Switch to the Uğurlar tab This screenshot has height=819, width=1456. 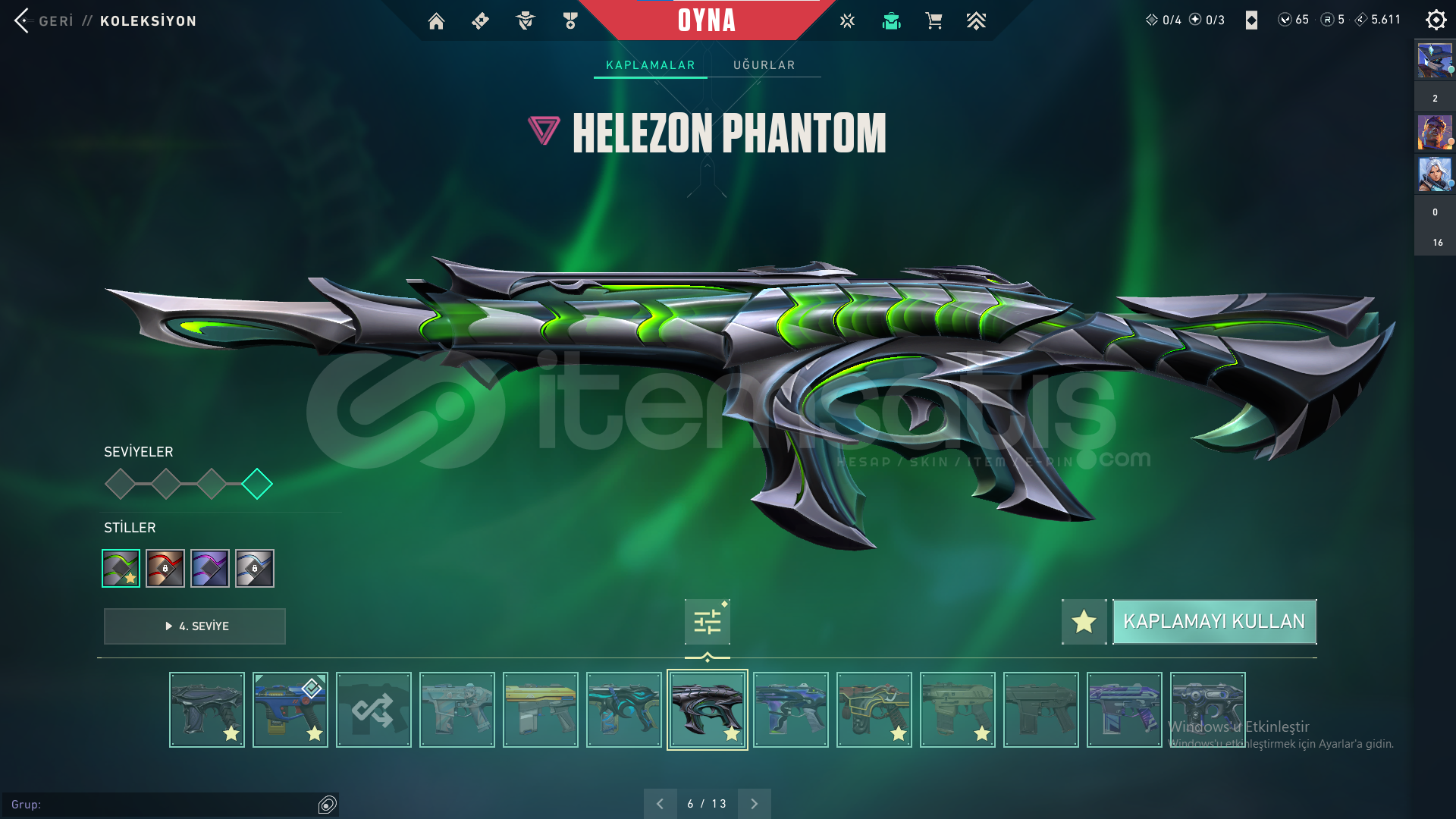(764, 65)
